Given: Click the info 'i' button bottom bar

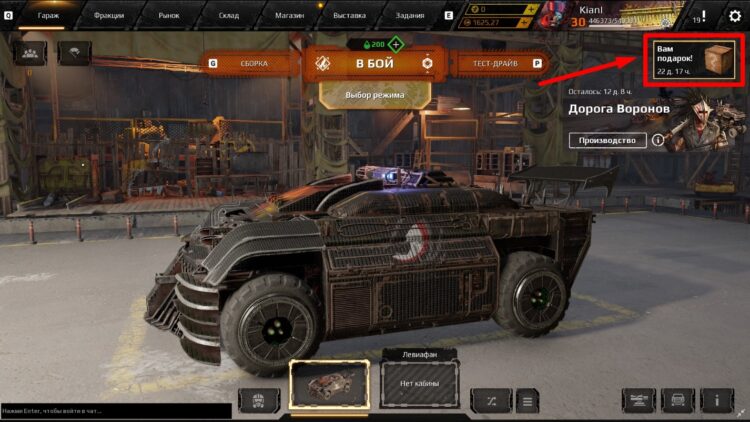Looking at the screenshot, I should pyautogui.click(x=717, y=401).
